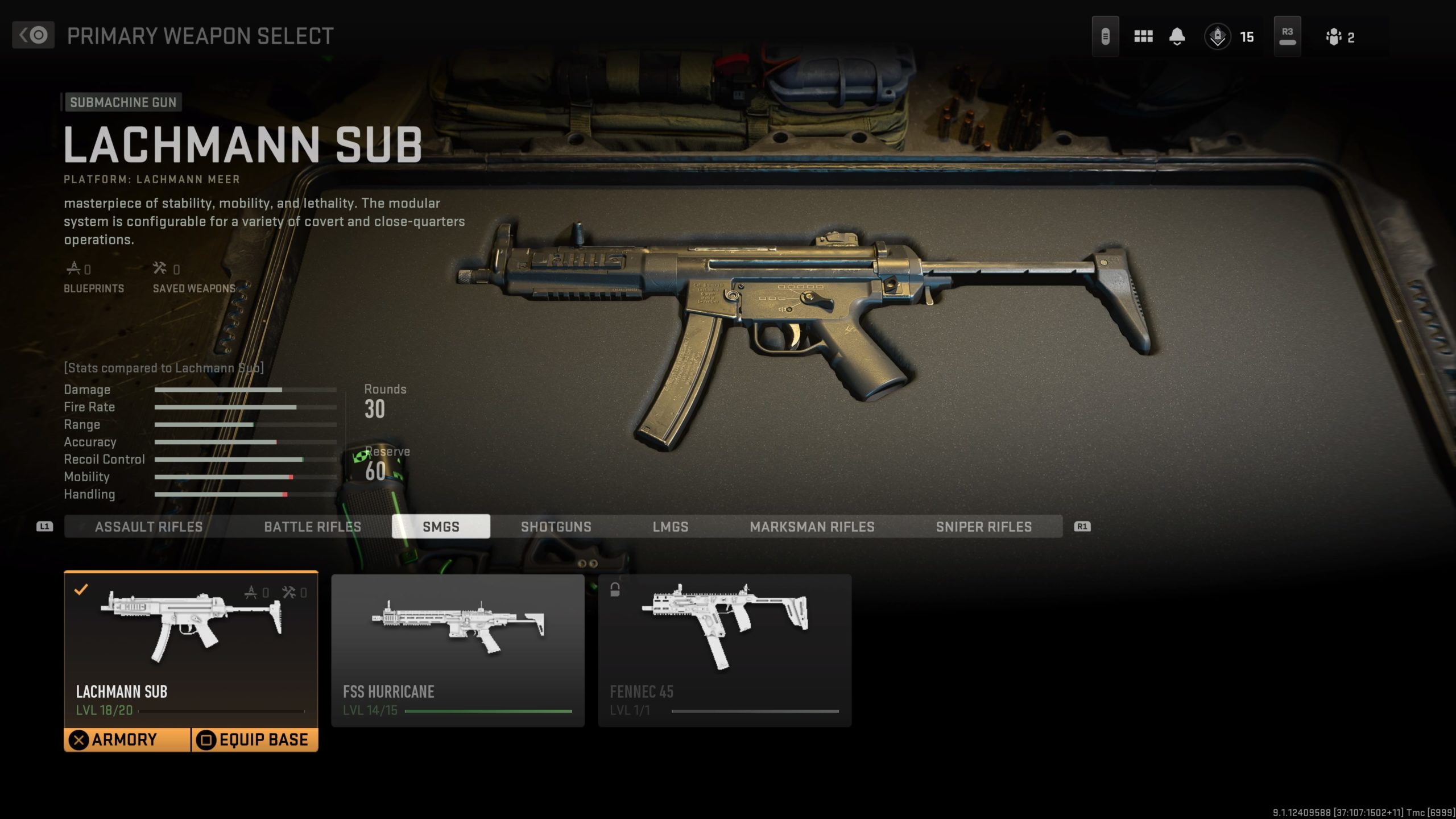Image resolution: width=1456 pixels, height=819 pixels.
Task: Open notifications via the bell icon
Action: (1177, 37)
